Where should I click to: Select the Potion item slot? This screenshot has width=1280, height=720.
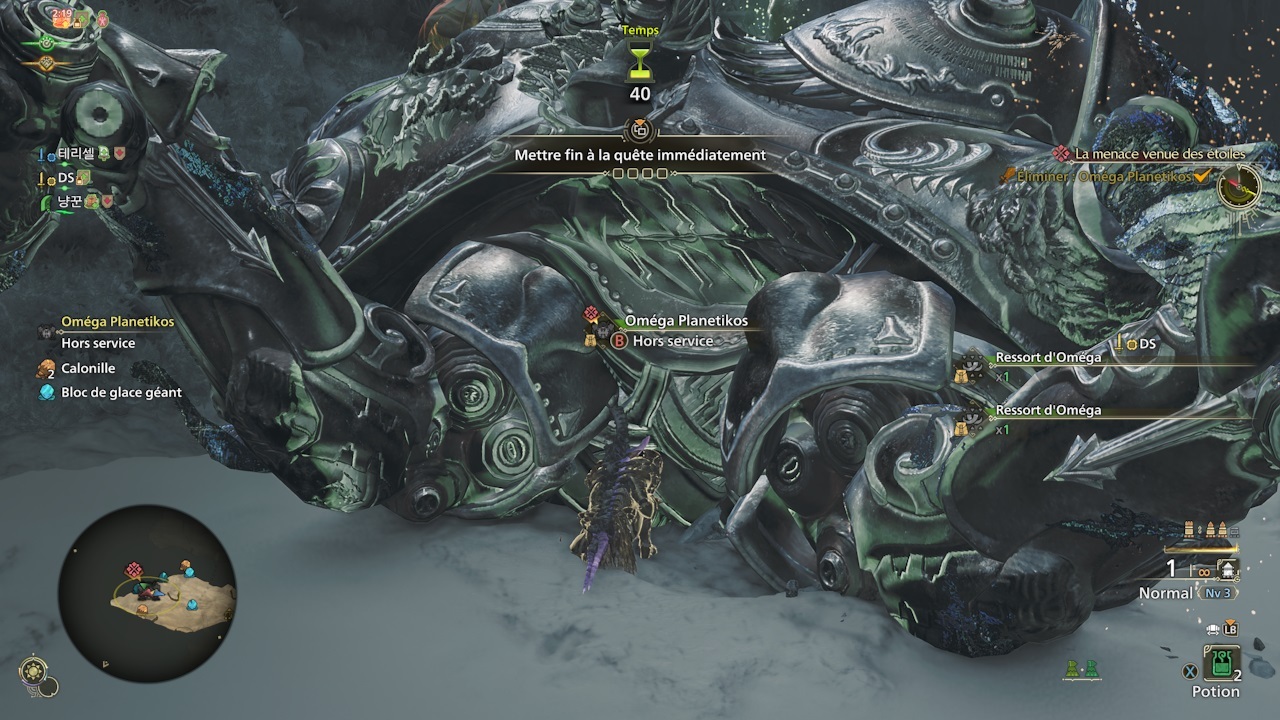coord(1221,663)
